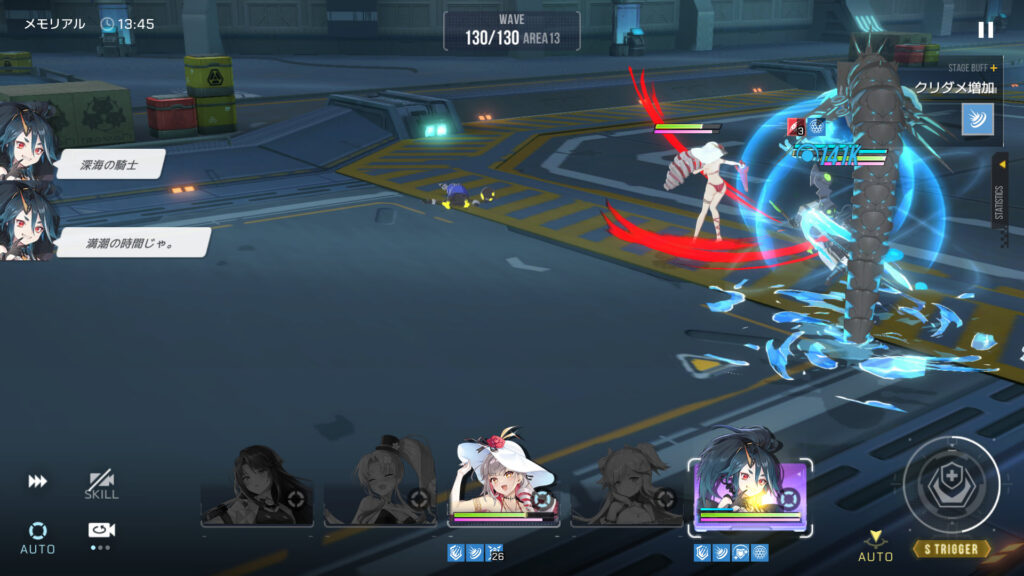Tap the circular shield trigger emblem

pos(951,485)
